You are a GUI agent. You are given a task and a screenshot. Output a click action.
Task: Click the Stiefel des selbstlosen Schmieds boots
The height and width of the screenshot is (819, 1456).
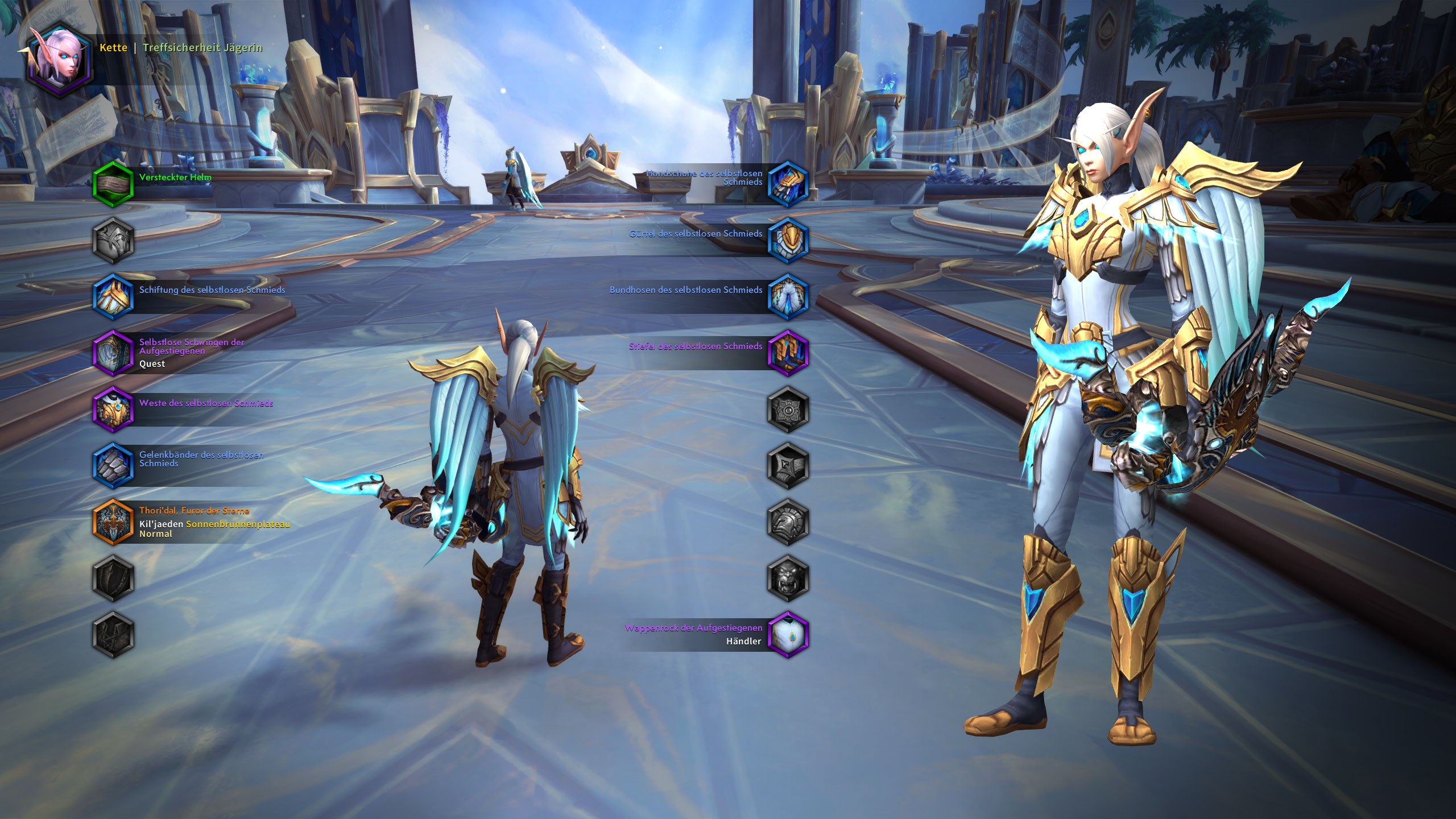pos(788,353)
